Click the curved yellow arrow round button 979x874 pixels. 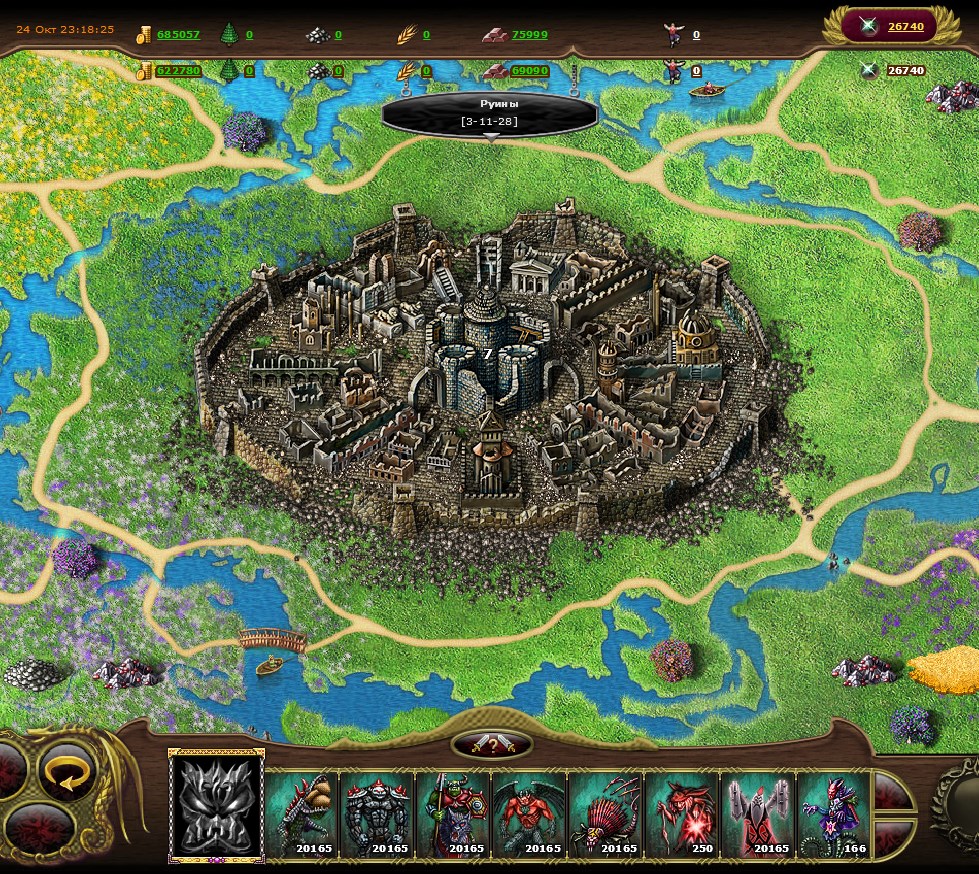(x=69, y=771)
